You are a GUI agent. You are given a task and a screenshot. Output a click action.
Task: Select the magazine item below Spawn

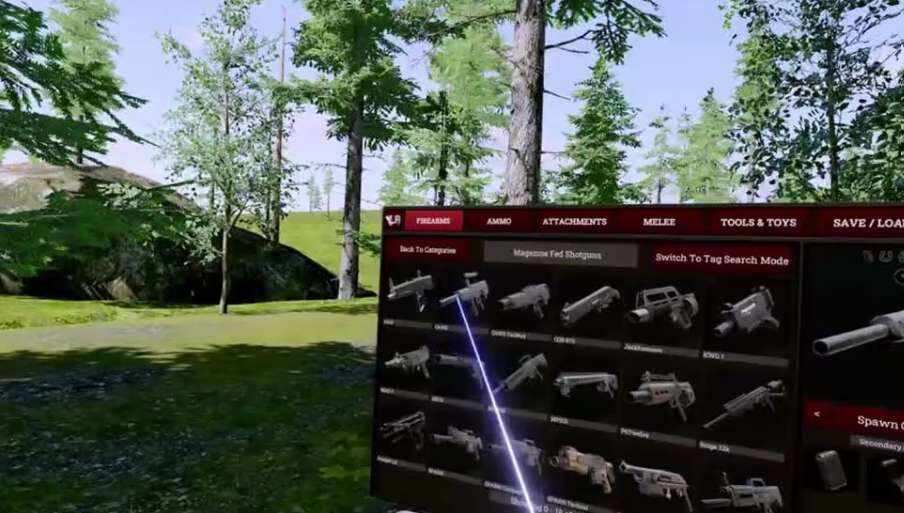pos(830,468)
